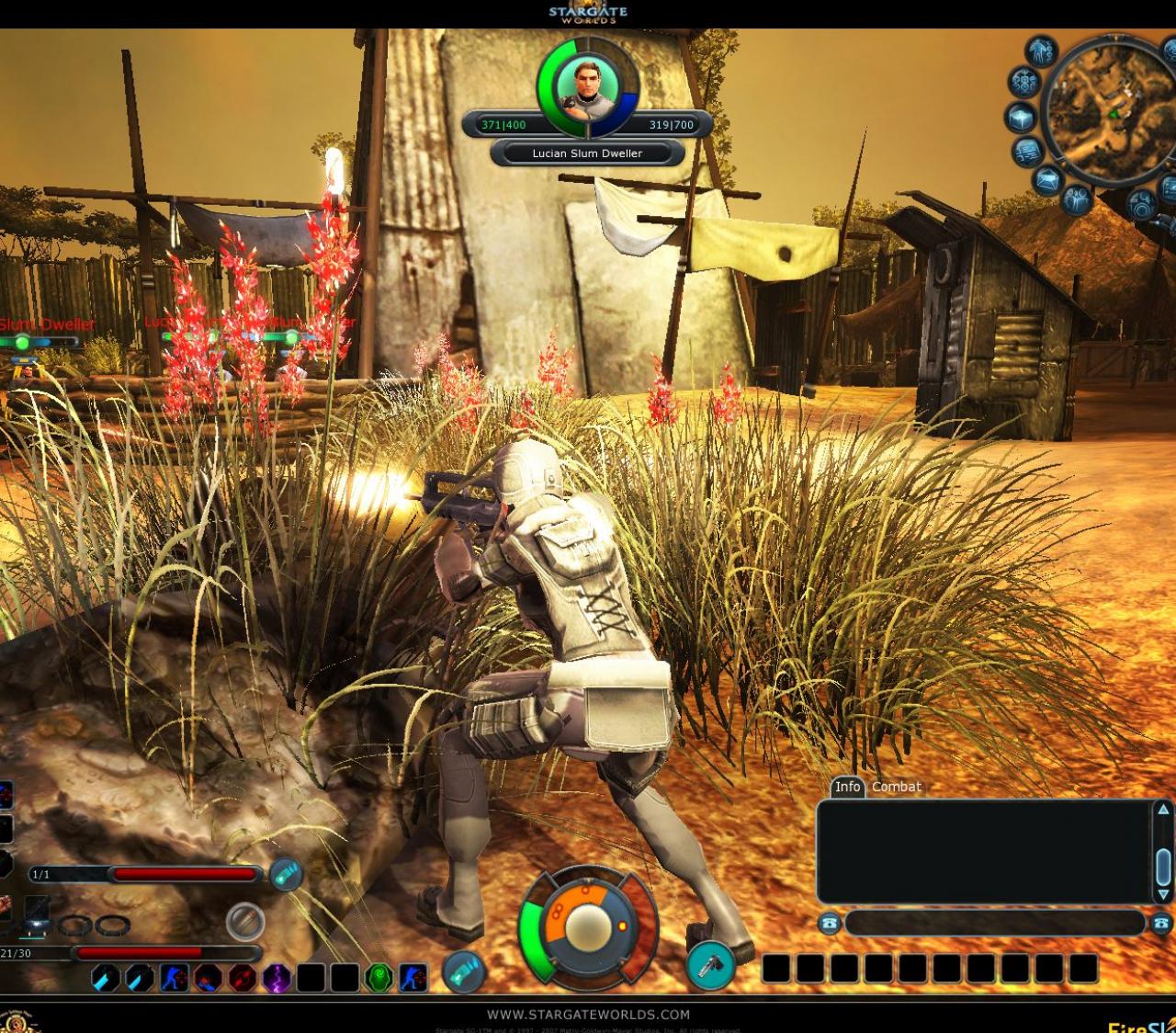This screenshot has height=1033, width=1176.
Task: Select the social/group icon below the minimap
Action: click(1076, 200)
